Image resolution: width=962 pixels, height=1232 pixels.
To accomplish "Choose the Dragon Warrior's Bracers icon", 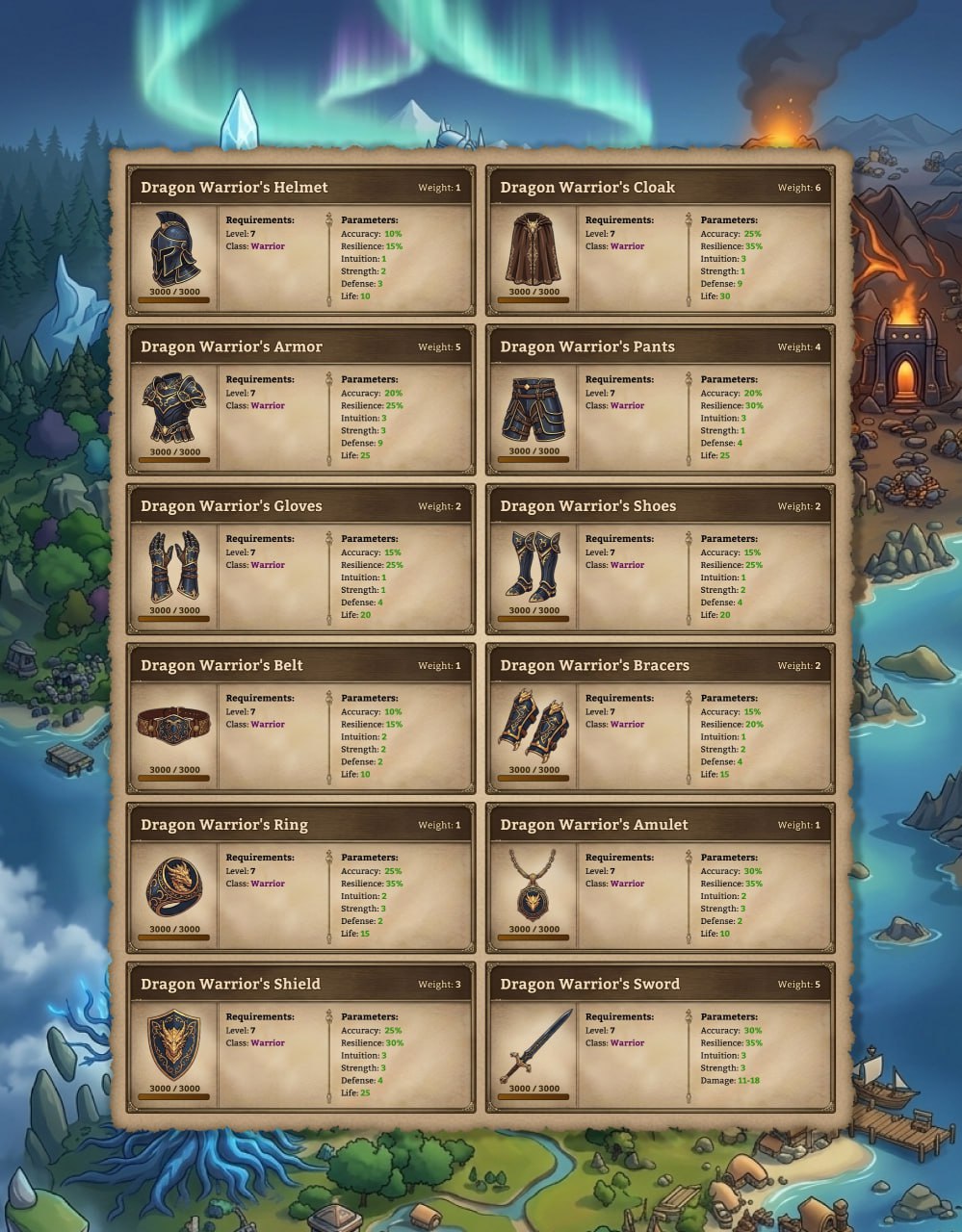I will click(533, 726).
